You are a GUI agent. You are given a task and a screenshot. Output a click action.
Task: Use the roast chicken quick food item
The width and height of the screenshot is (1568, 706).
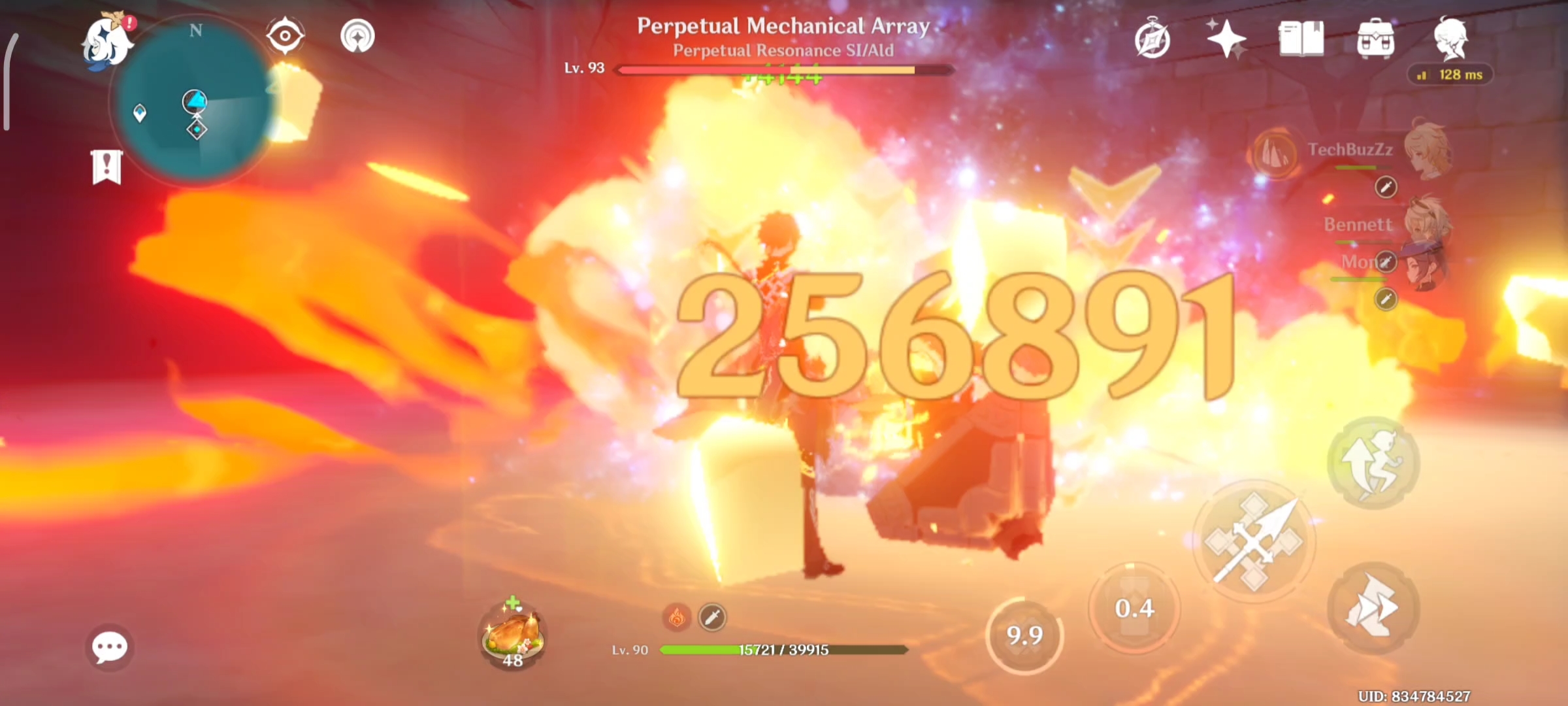click(512, 632)
